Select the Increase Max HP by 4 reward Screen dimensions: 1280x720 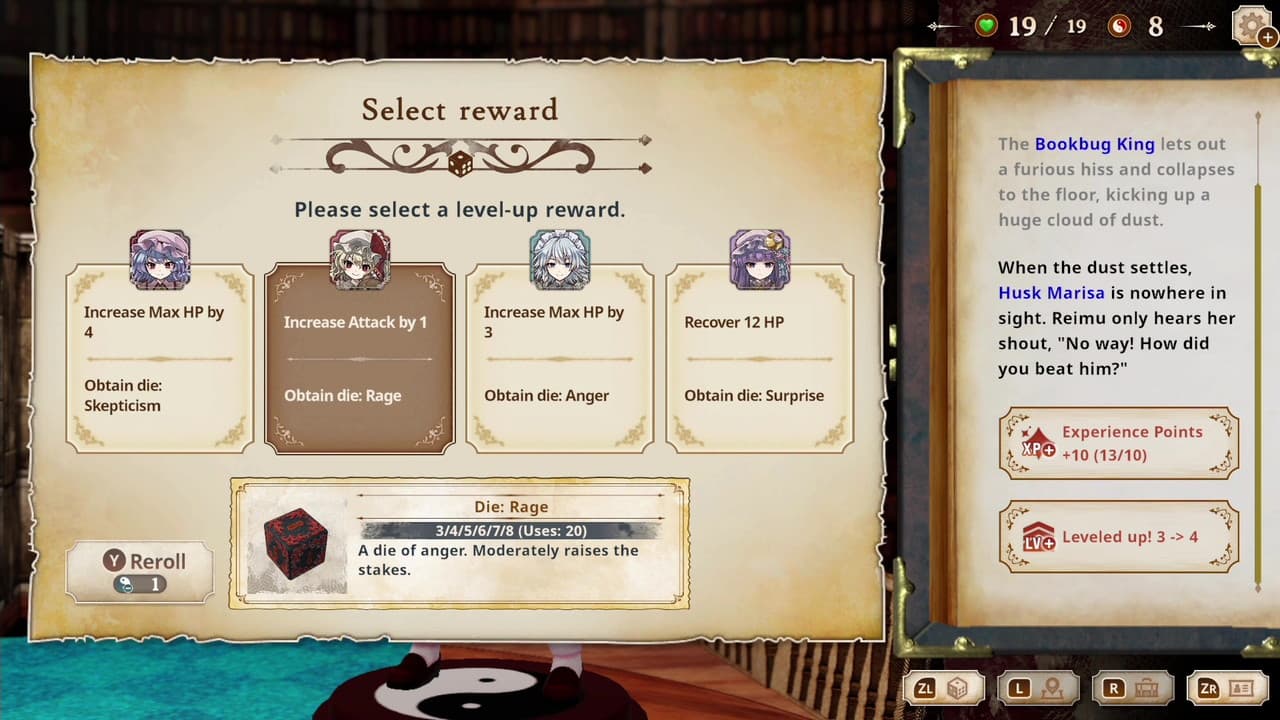click(x=157, y=360)
